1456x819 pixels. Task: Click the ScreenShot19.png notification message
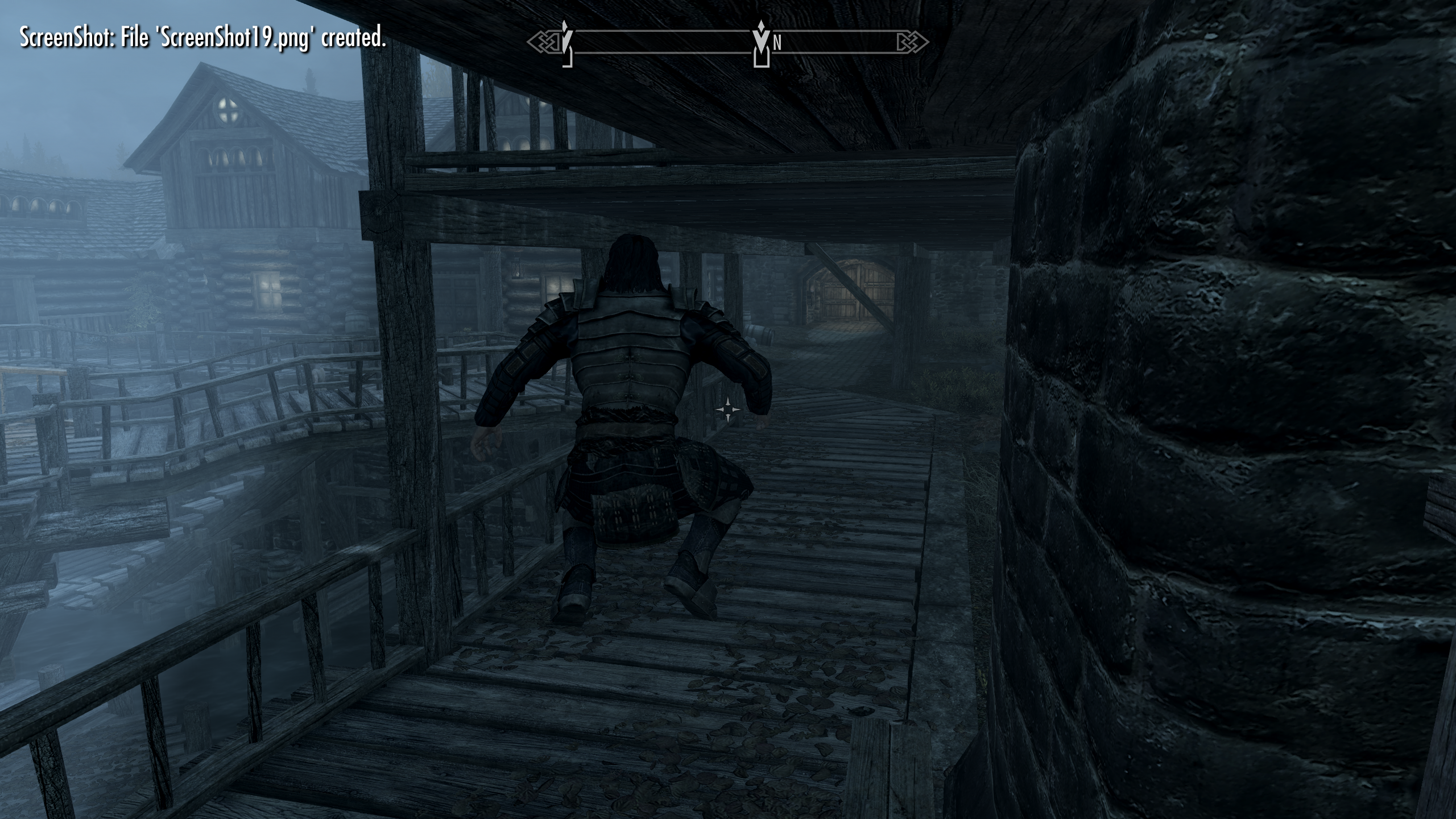pyautogui.click(x=202, y=40)
